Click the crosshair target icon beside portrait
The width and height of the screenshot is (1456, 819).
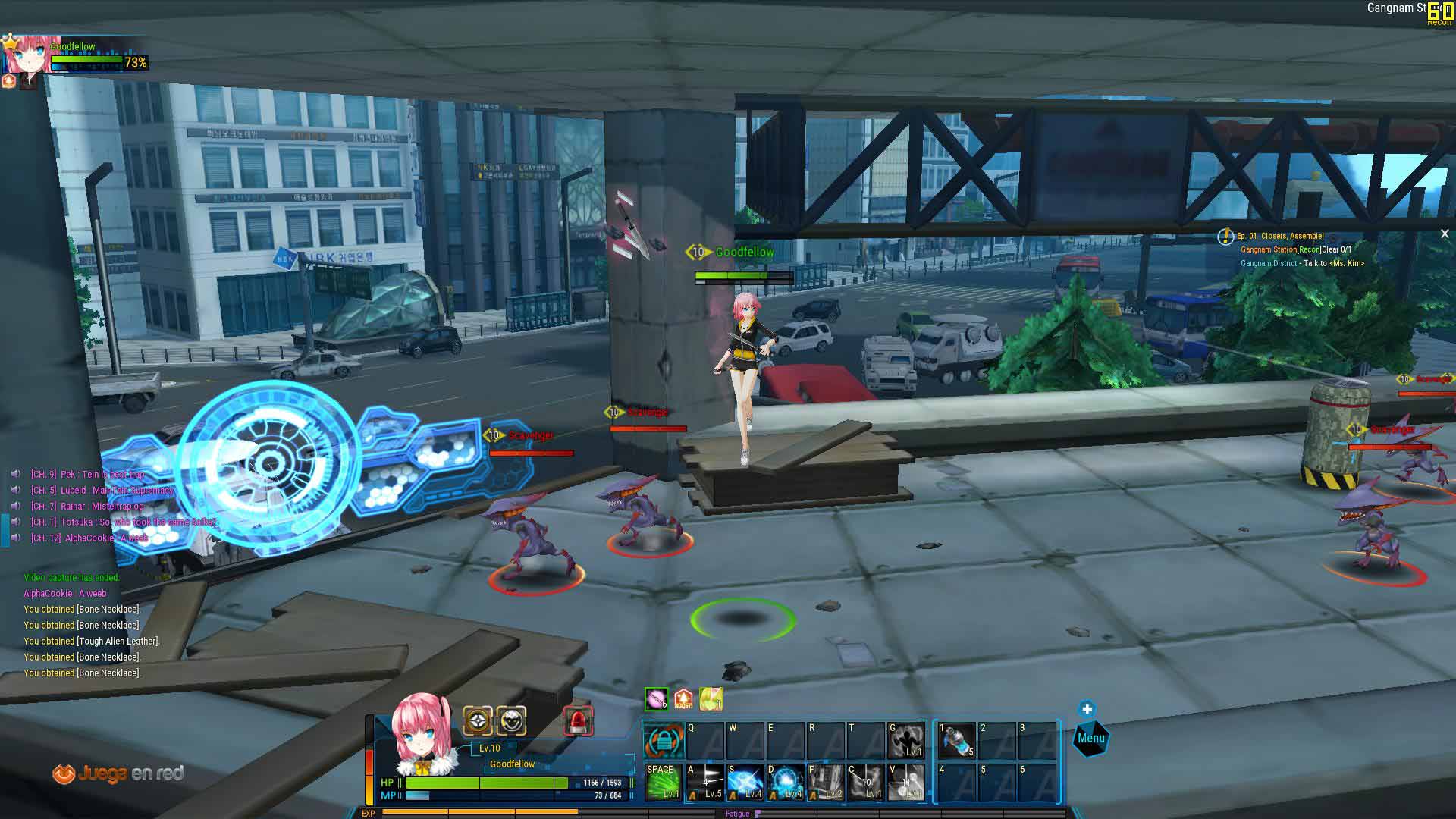(x=478, y=720)
